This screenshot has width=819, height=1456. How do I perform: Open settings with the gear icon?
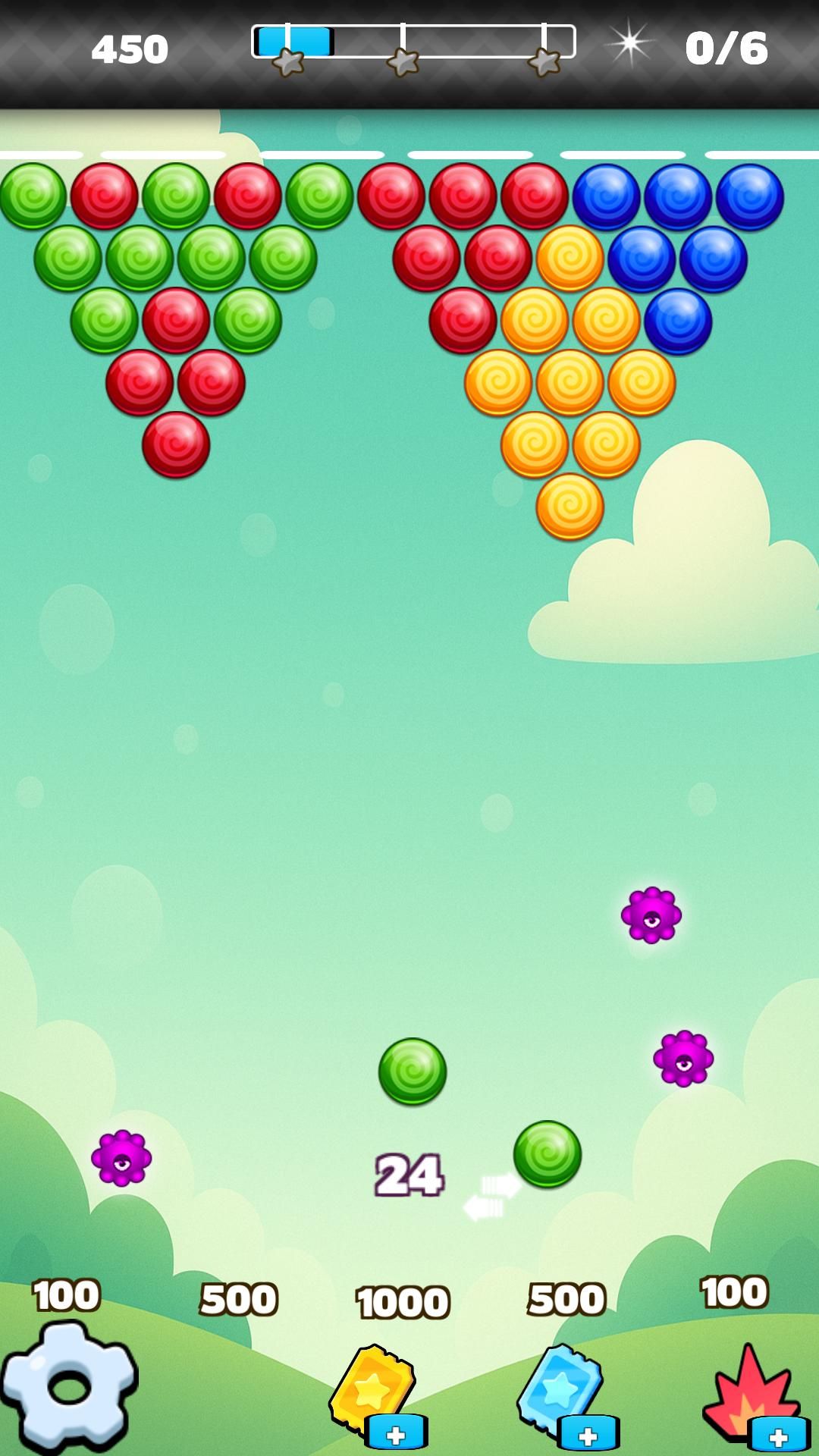(x=70, y=1386)
